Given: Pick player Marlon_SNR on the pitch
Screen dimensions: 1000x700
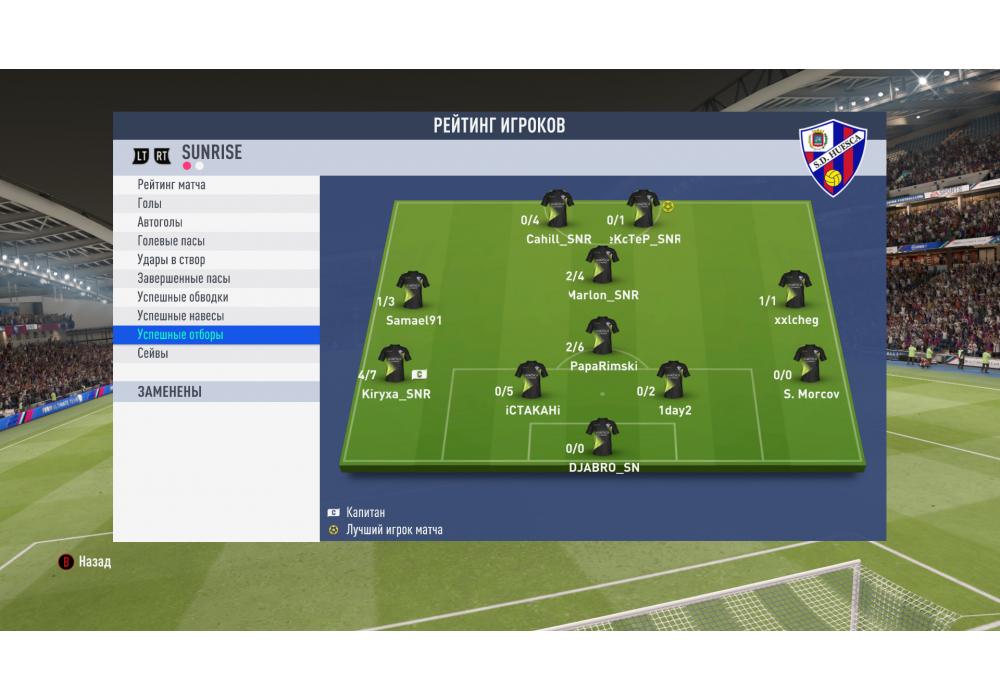Looking at the screenshot, I should coord(602,265).
